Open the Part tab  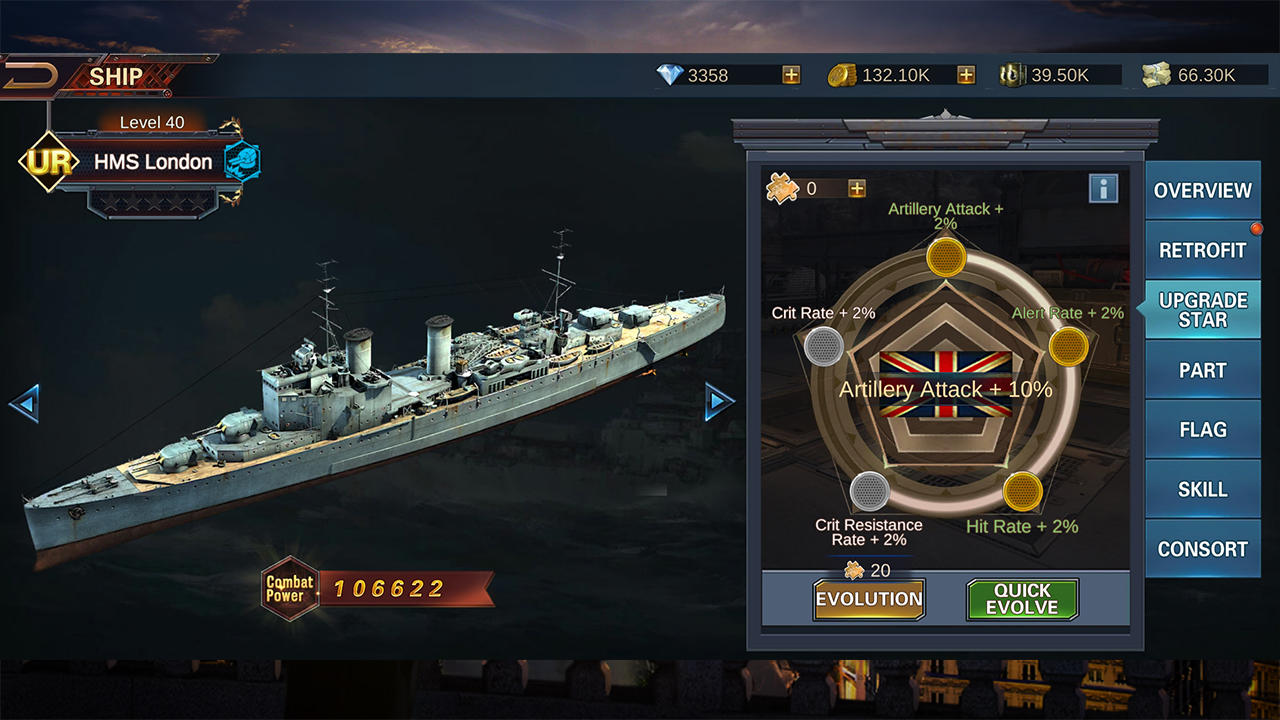[1202, 370]
